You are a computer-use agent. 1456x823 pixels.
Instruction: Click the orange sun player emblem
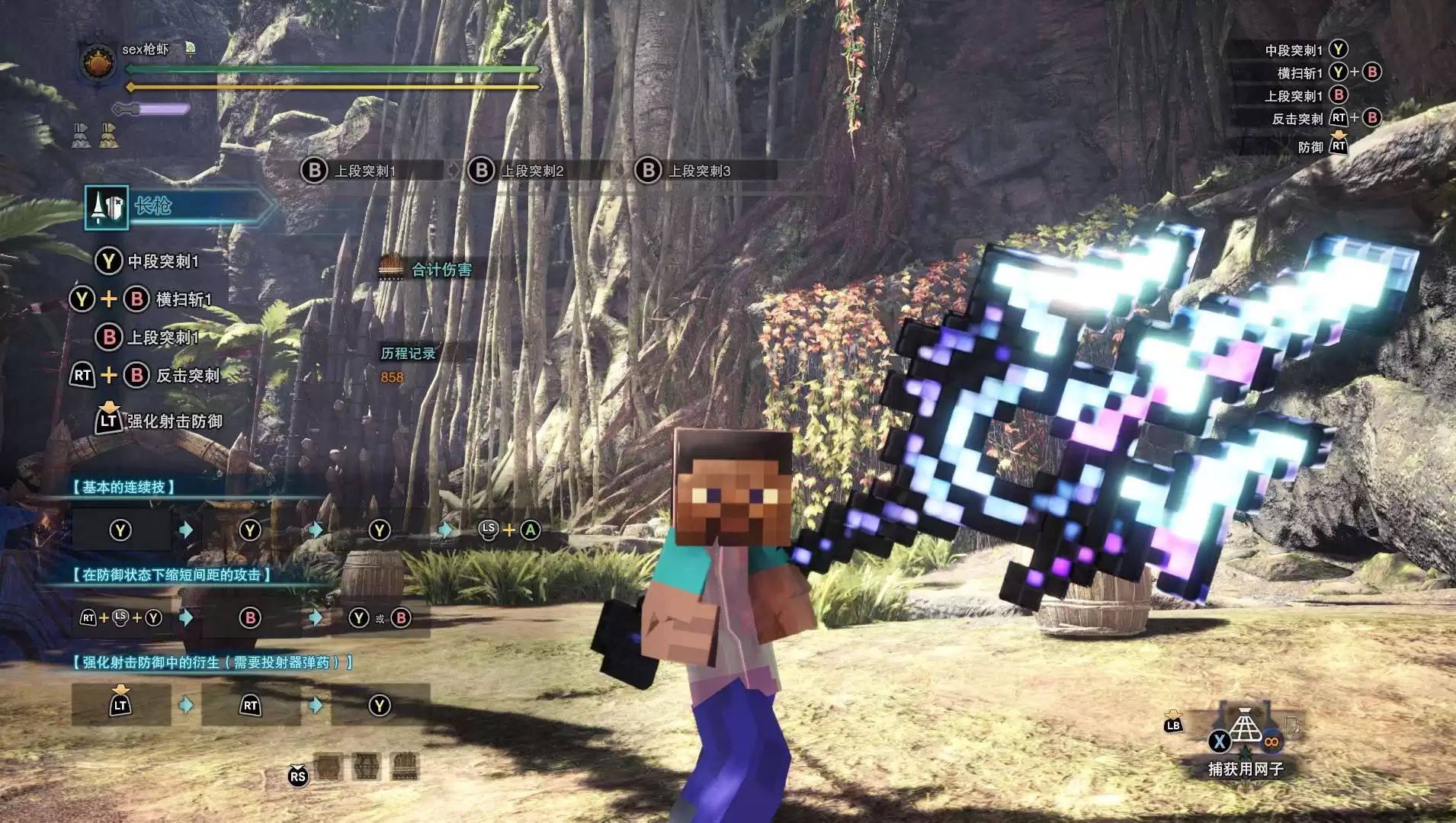click(98, 63)
